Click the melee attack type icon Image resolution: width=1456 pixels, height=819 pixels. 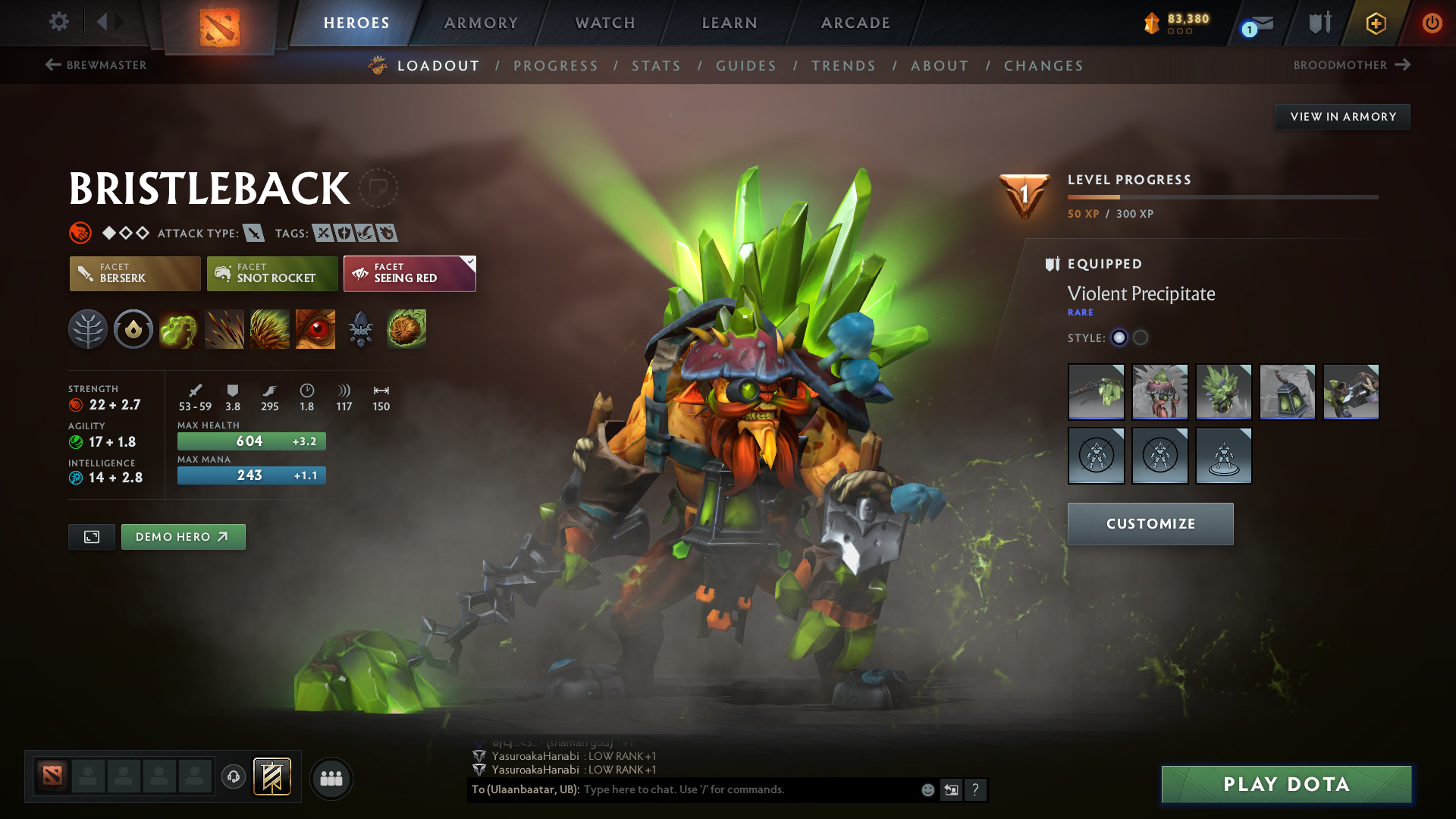point(255,233)
